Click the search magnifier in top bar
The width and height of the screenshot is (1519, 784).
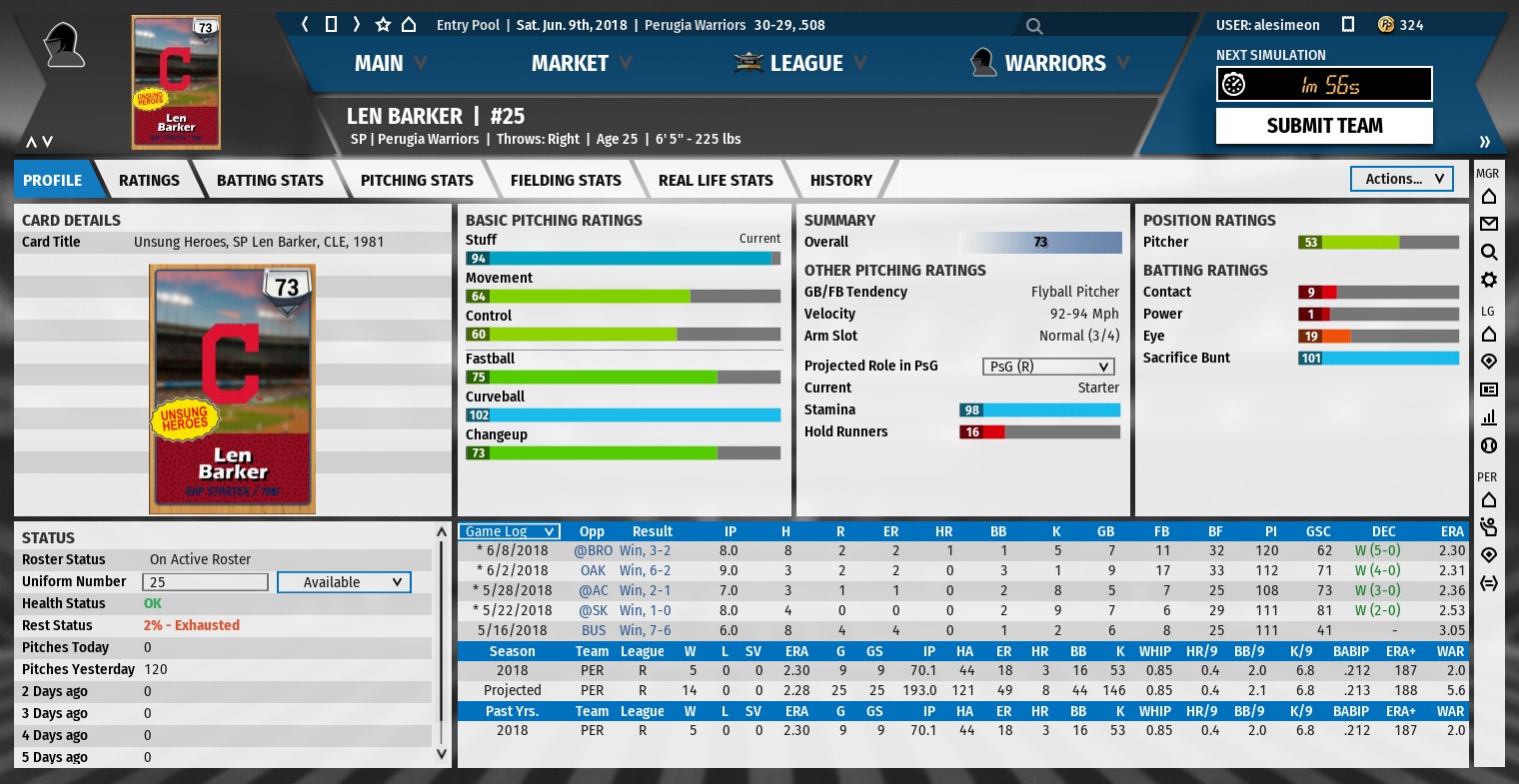pos(1034,26)
